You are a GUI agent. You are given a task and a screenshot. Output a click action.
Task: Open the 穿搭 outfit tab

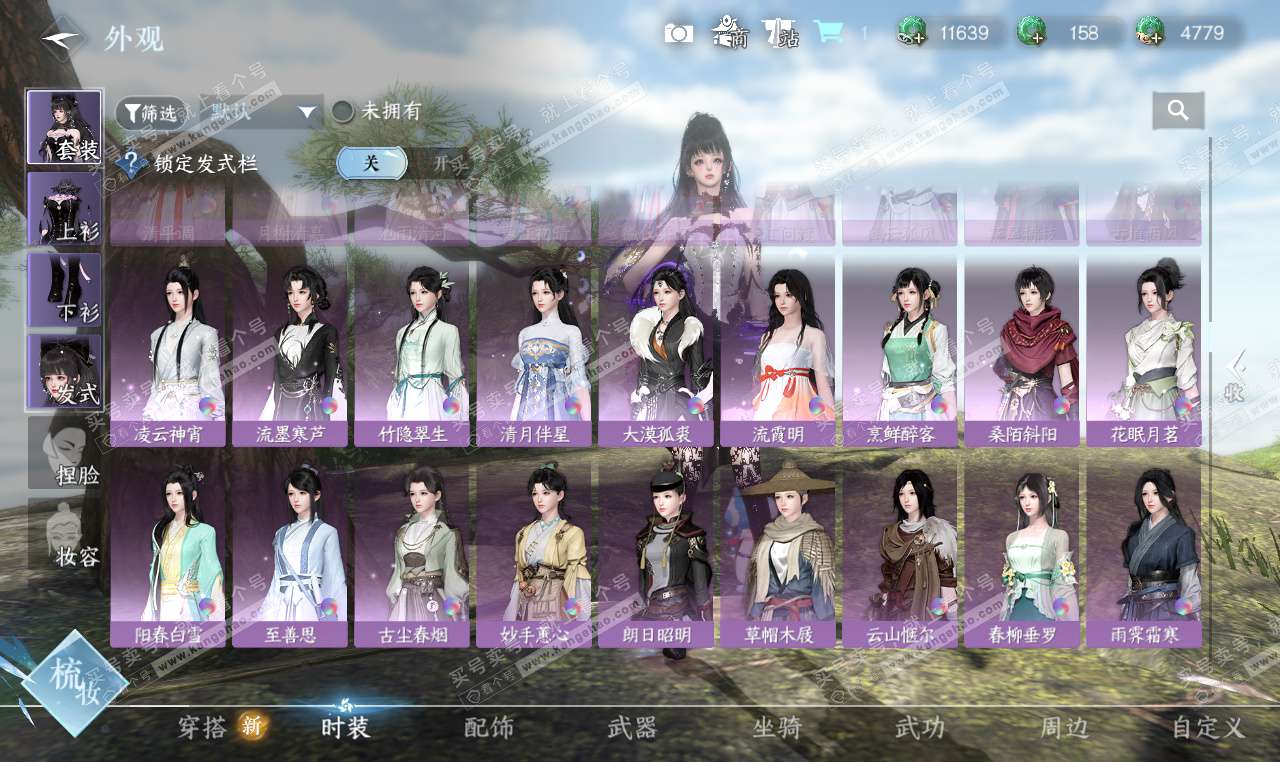203,728
